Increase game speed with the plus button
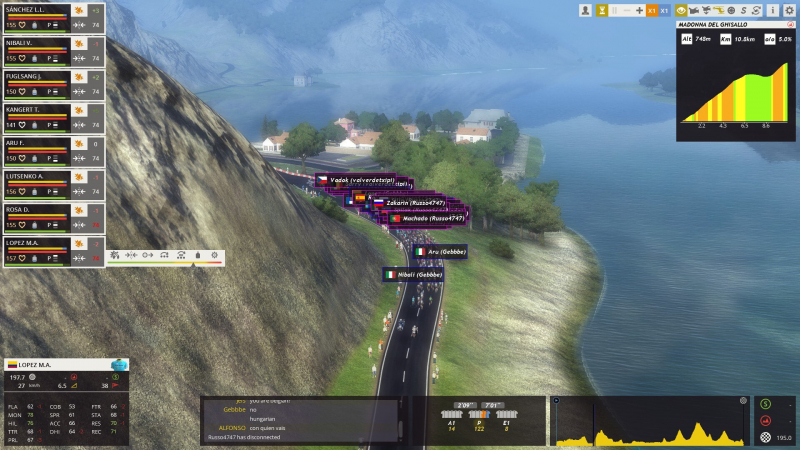800x450 pixels. 640,10
